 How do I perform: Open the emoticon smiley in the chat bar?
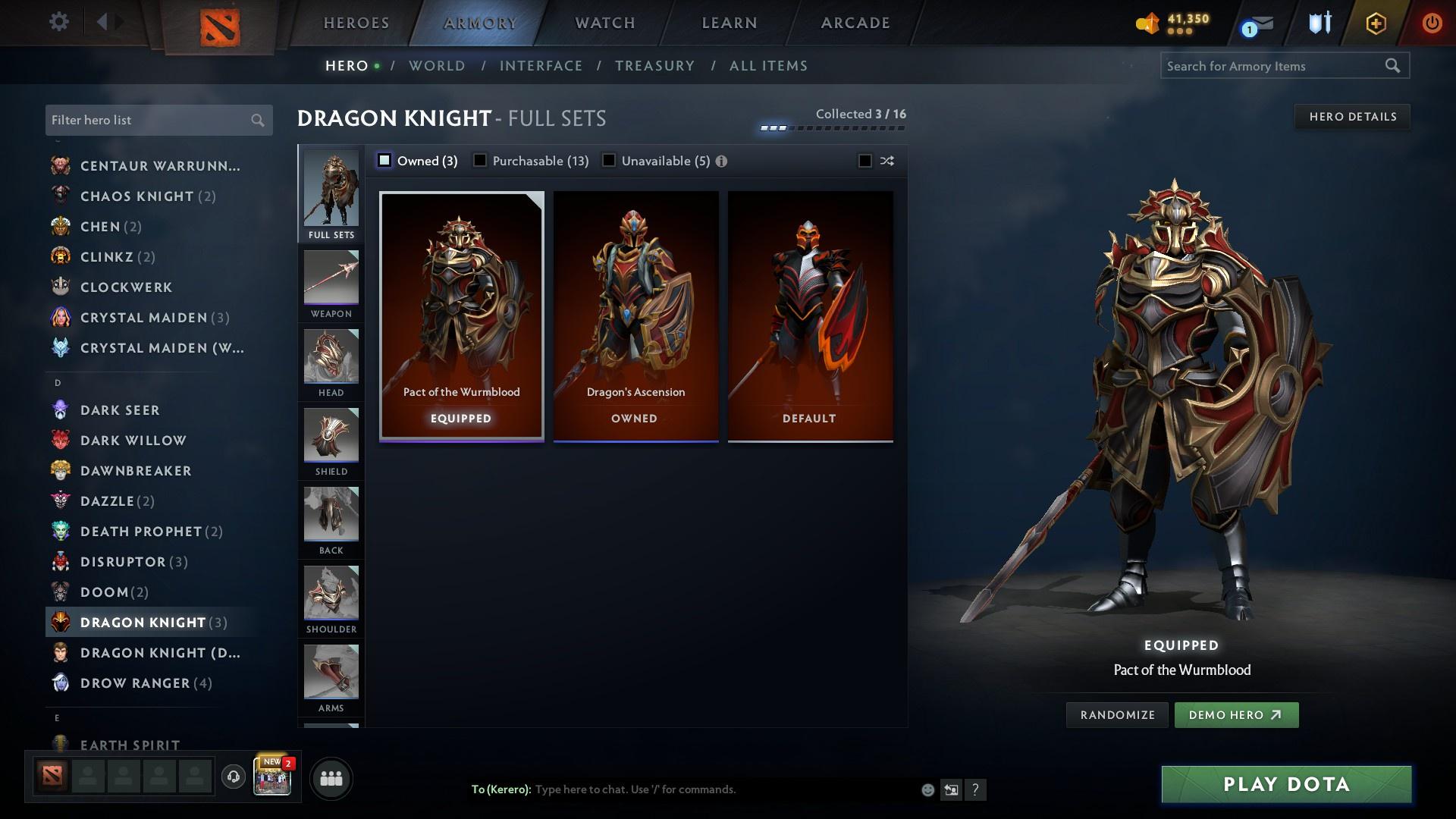tap(927, 789)
